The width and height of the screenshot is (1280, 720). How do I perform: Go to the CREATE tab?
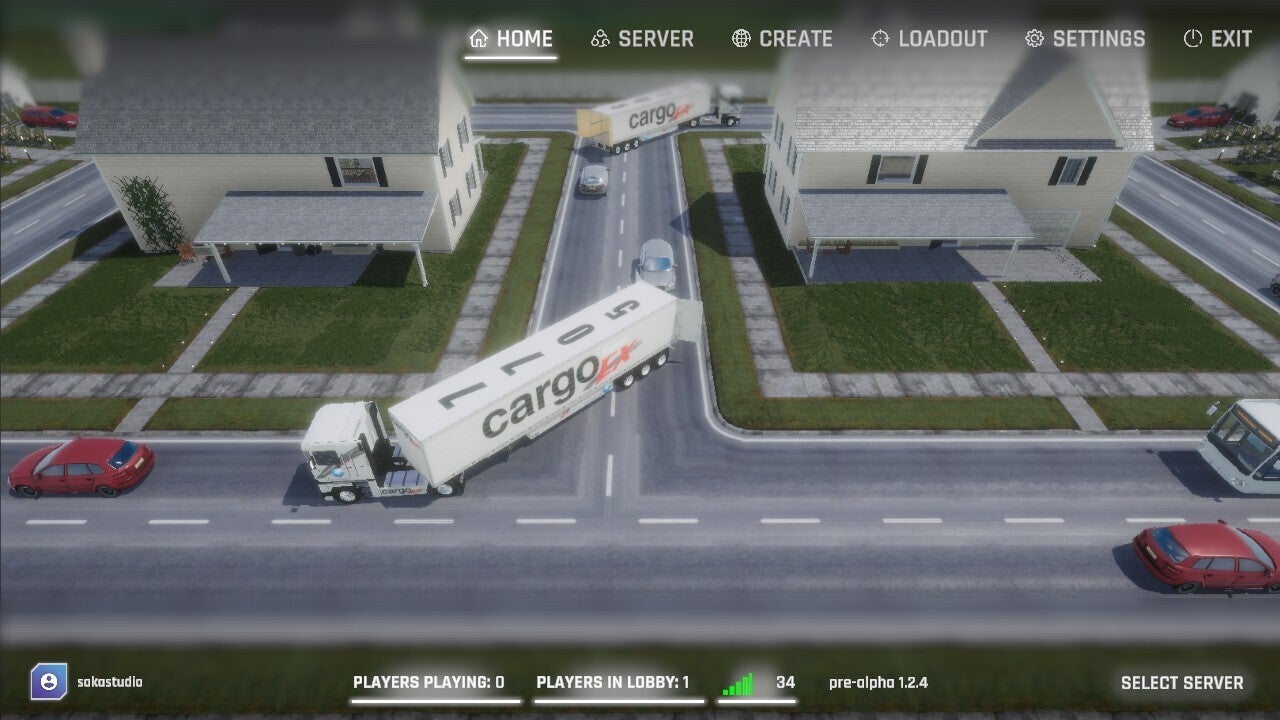782,39
